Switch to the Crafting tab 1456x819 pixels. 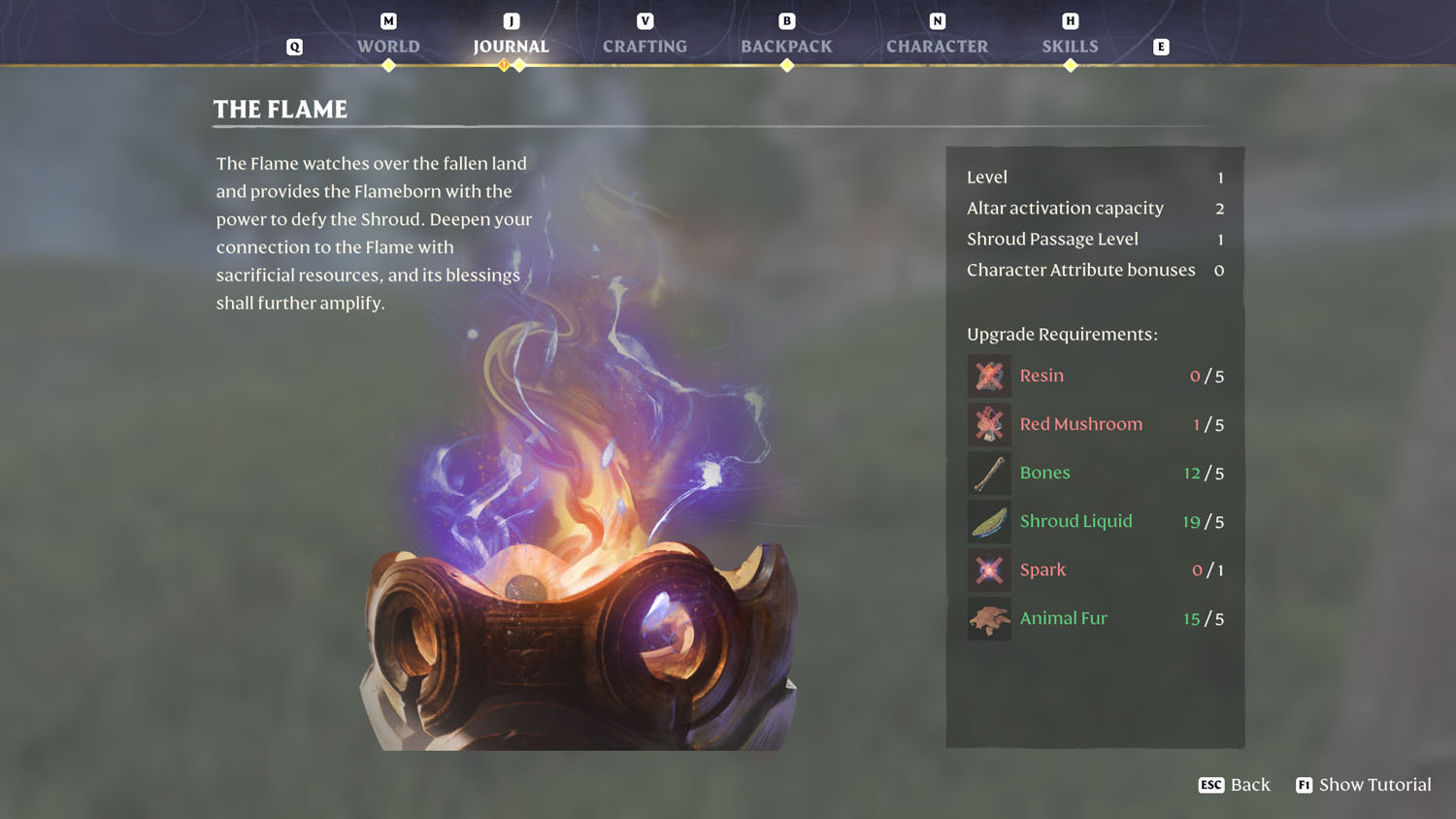click(x=645, y=46)
